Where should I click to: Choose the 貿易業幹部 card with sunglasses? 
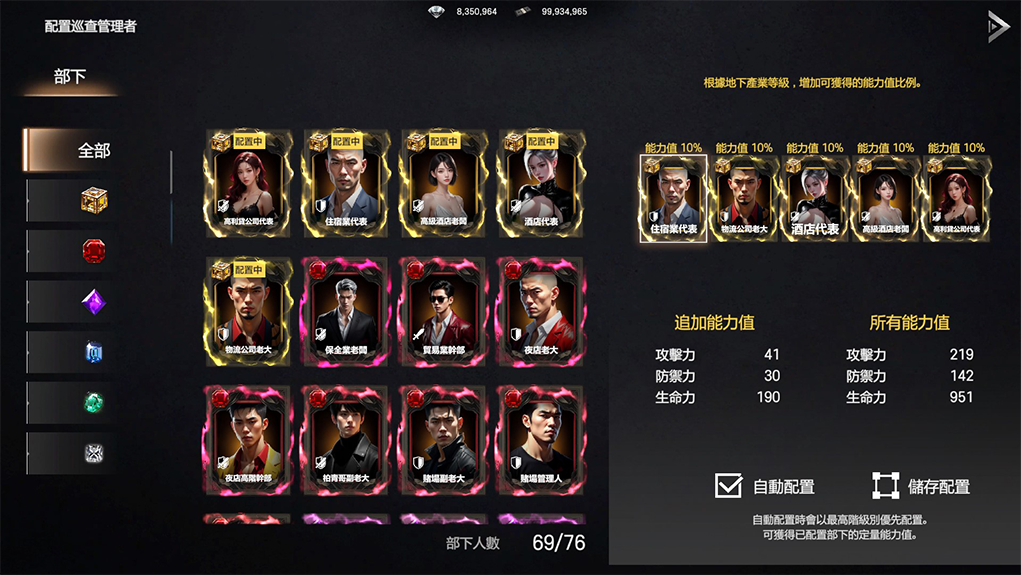(x=443, y=311)
